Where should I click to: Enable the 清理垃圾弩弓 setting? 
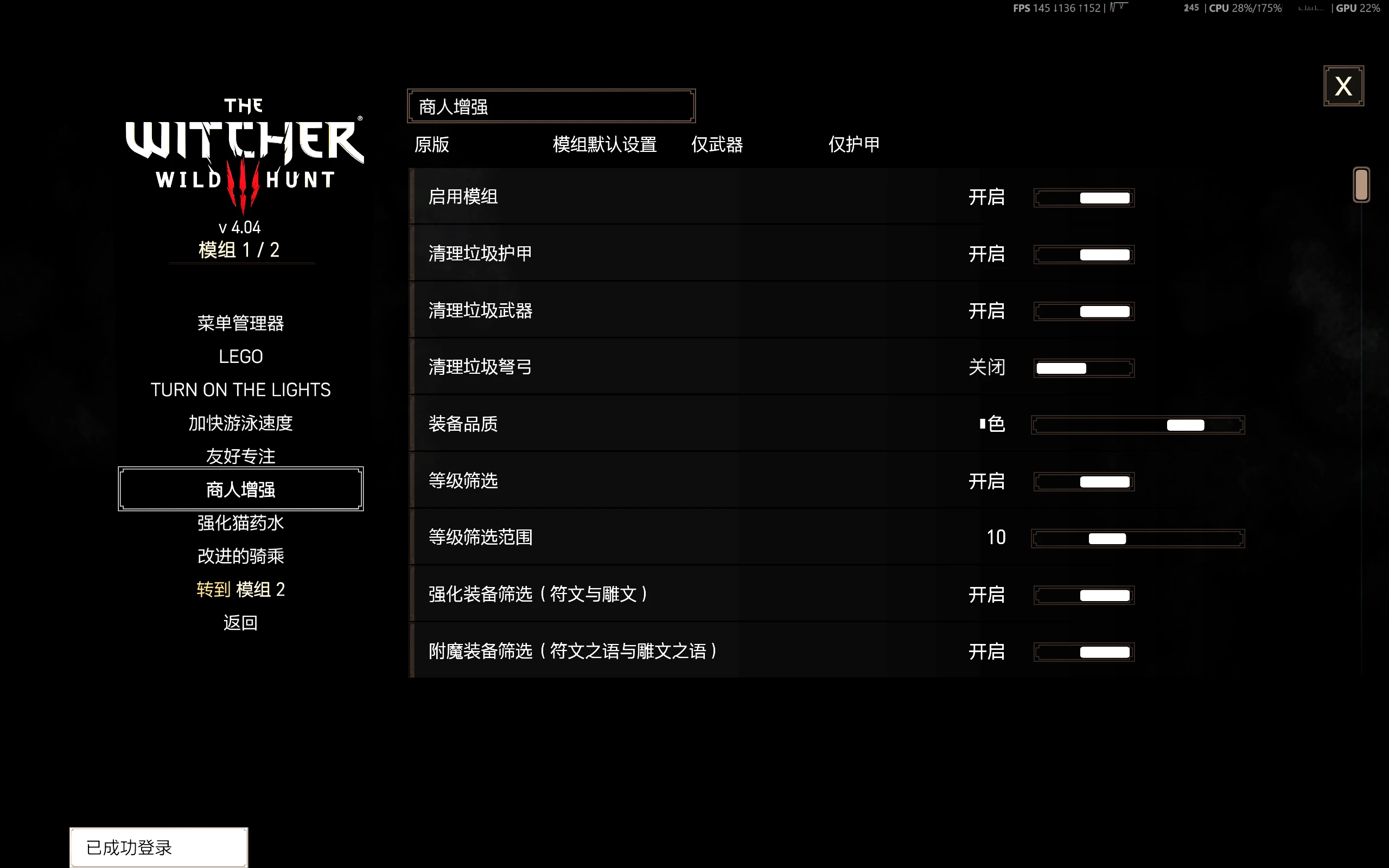1083,367
